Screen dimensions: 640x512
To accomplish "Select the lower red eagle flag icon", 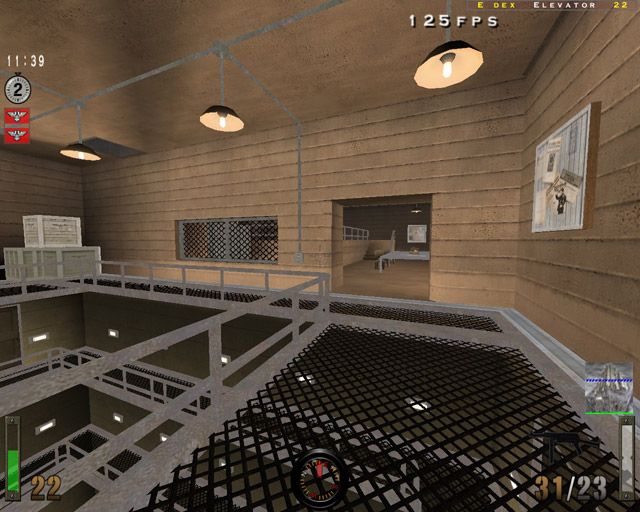I will point(16,134).
